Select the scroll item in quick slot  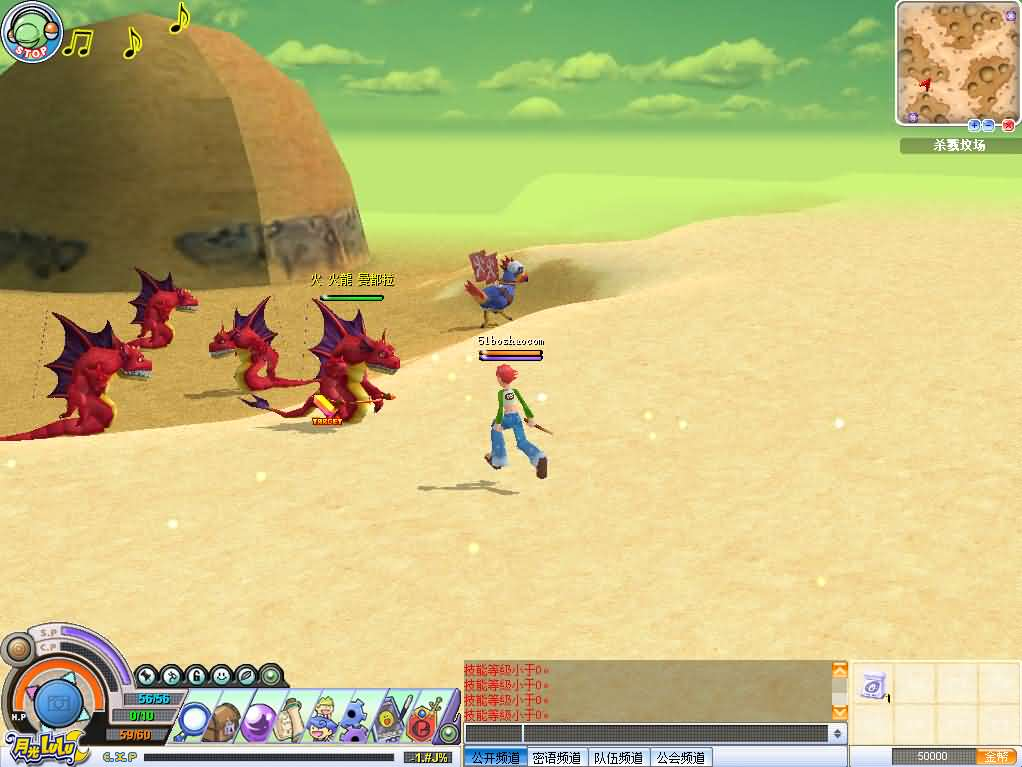click(x=872, y=685)
